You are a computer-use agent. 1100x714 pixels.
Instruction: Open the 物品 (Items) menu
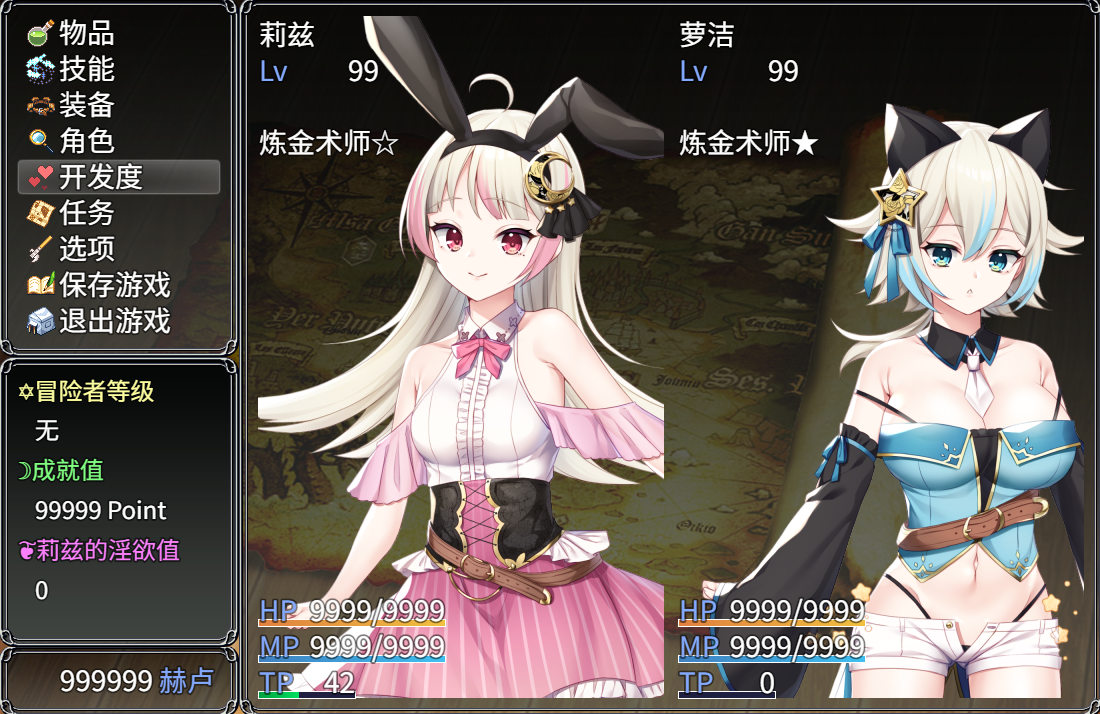click(86, 33)
